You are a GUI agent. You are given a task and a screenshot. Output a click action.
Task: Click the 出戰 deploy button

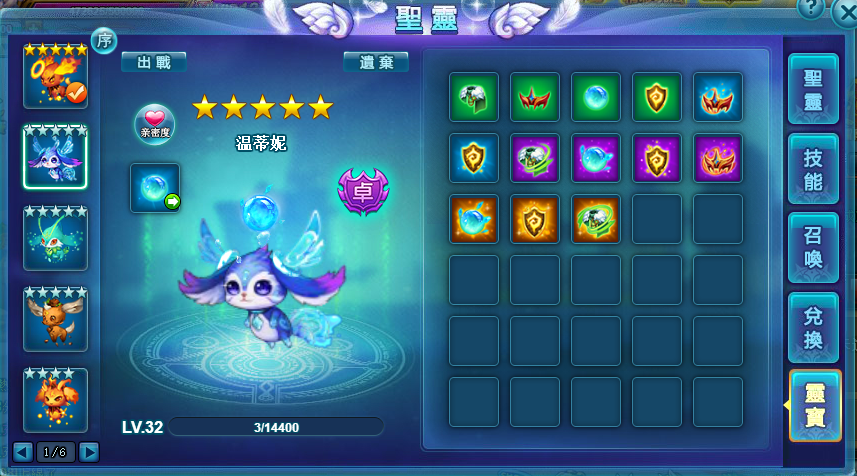154,62
